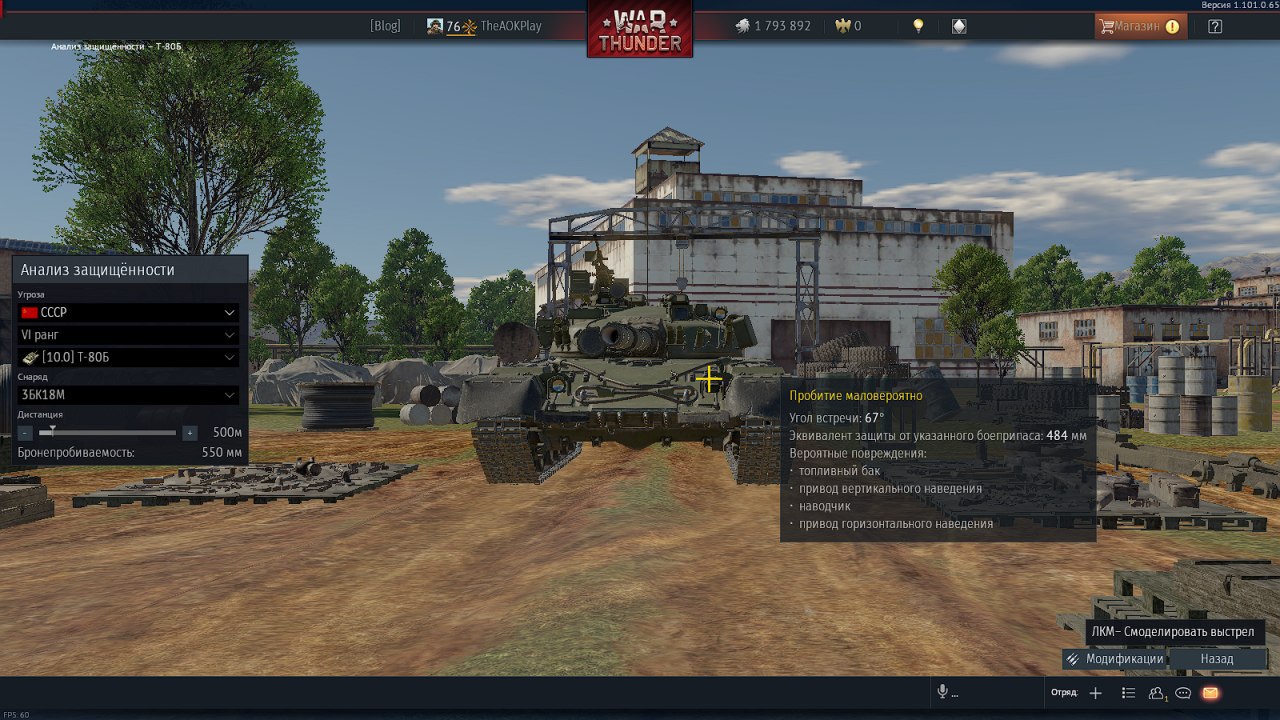The height and width of the screenshot is (720, 1280).
Task: Open the СССР threat country dropdown
Action: 128,313
